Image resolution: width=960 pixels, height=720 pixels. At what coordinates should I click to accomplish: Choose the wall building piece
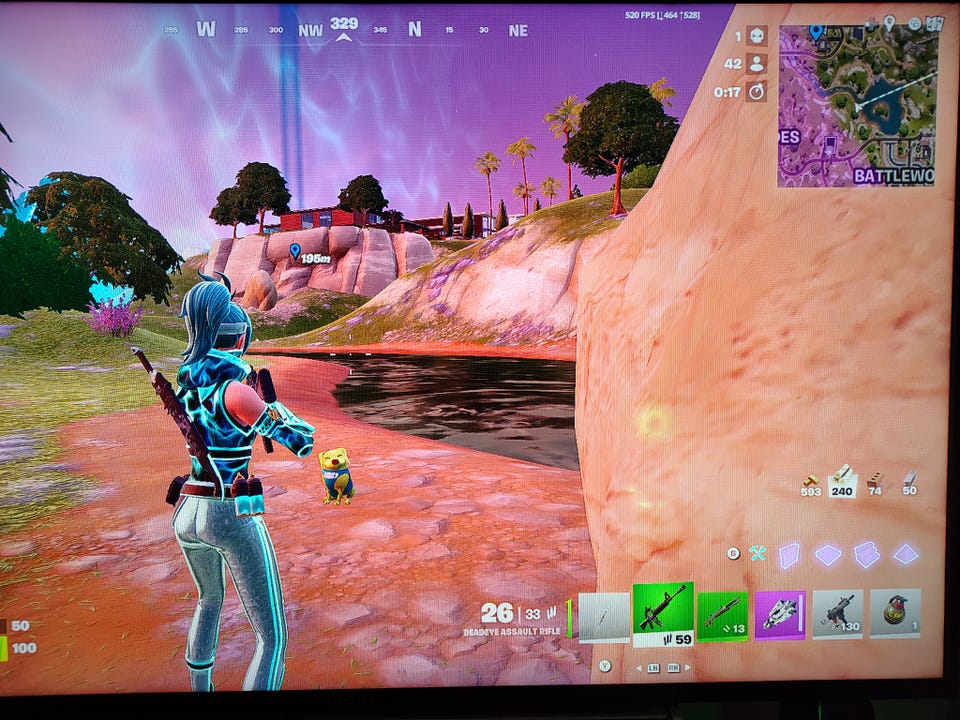[790, 555]
